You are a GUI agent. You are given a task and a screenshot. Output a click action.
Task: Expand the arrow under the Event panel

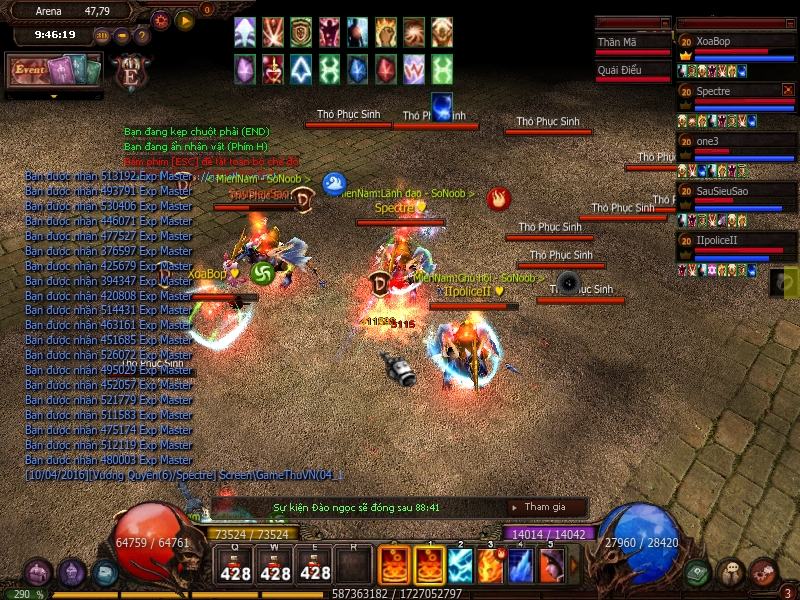point(54,96)
